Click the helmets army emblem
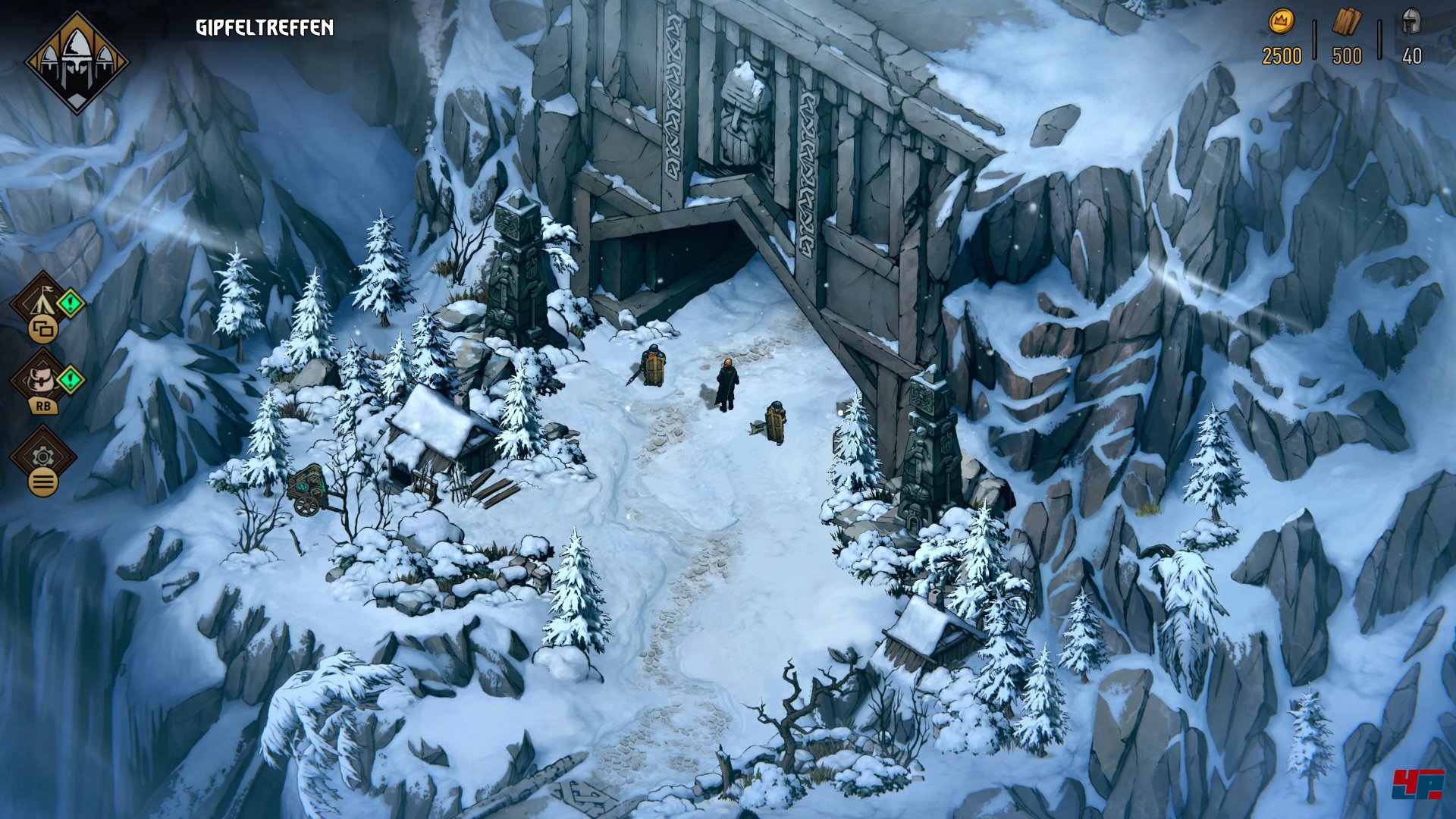 pyautogui.click(x=77, y=62)
